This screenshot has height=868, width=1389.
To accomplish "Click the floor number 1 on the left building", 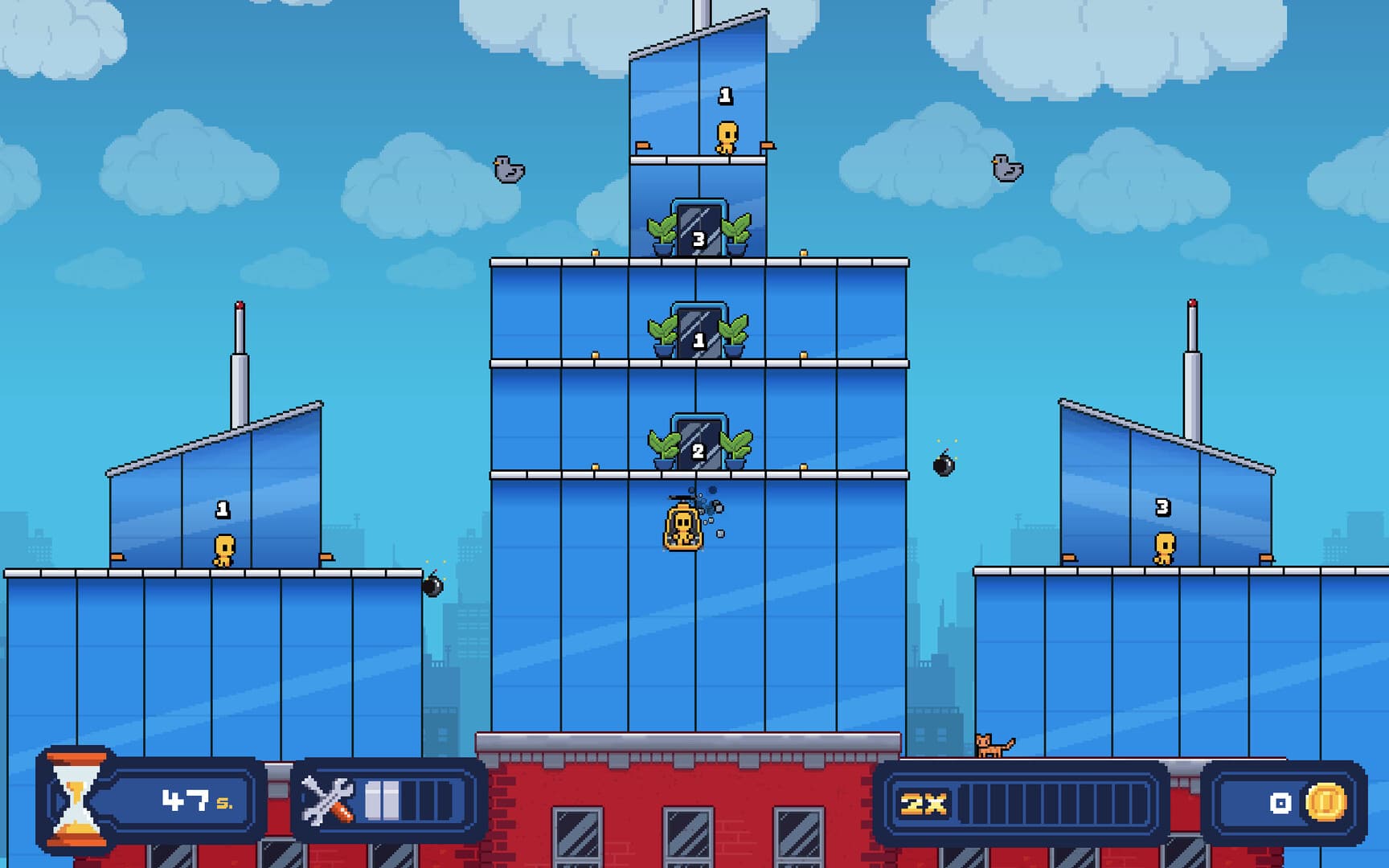I will [223, 508].
